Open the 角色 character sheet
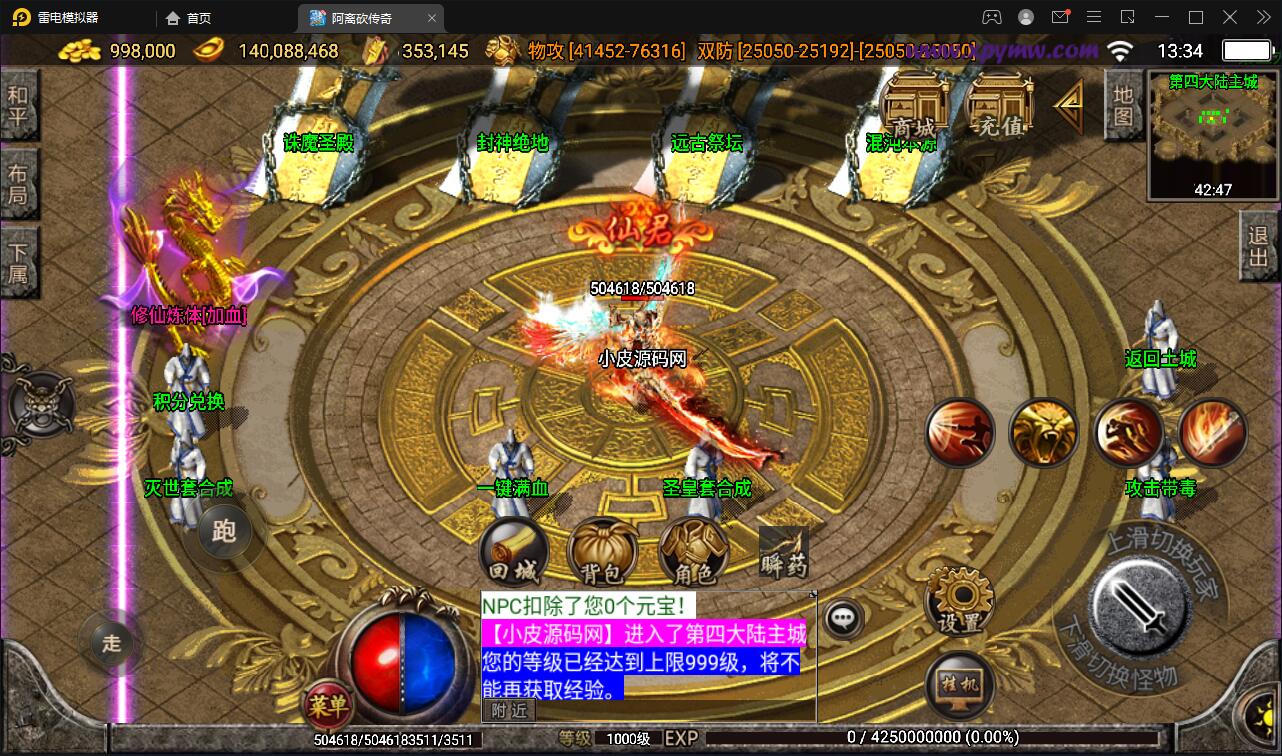This screenshot has height=756, width=1282. click(x=692, y=553)
